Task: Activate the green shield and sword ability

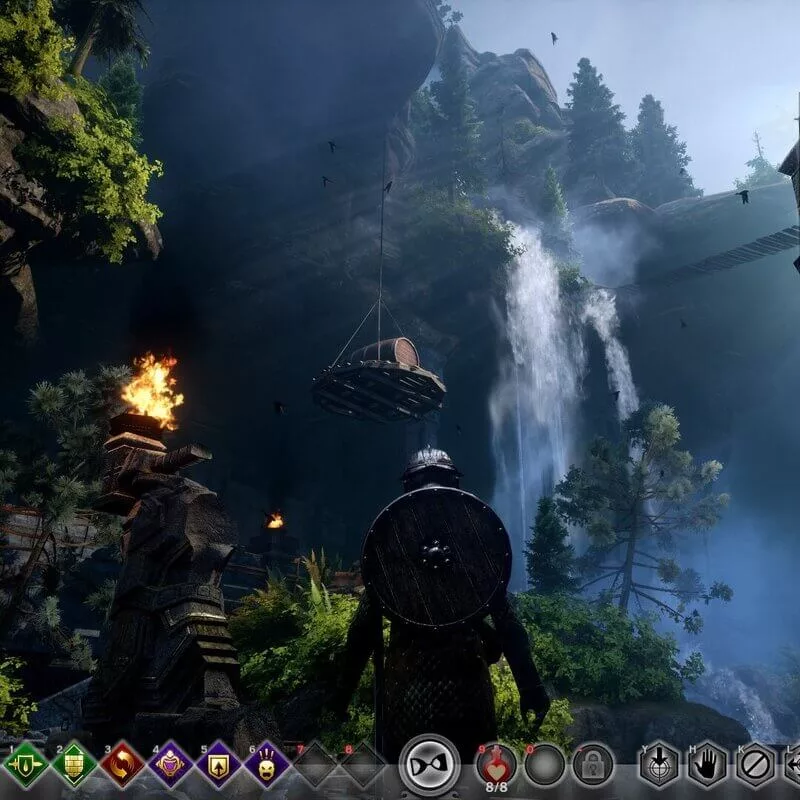Action: [26, 765]
